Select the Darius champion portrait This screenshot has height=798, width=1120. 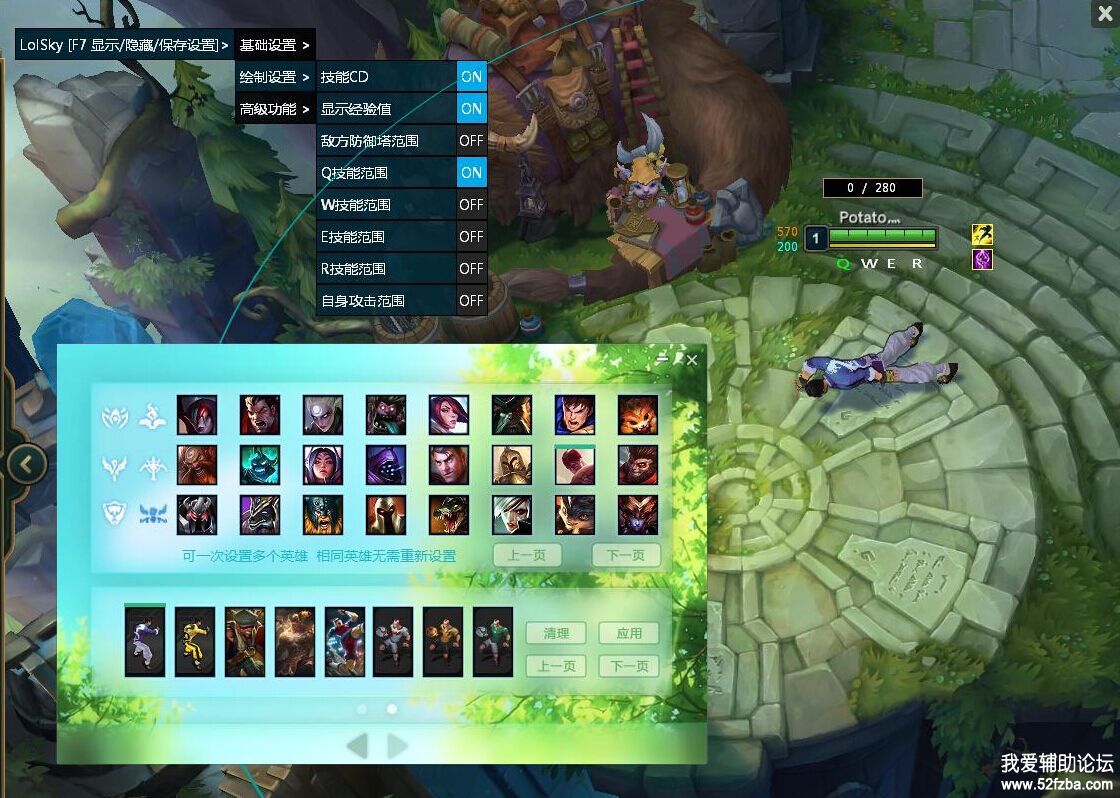pyautogui.click(x=260, y=415)
